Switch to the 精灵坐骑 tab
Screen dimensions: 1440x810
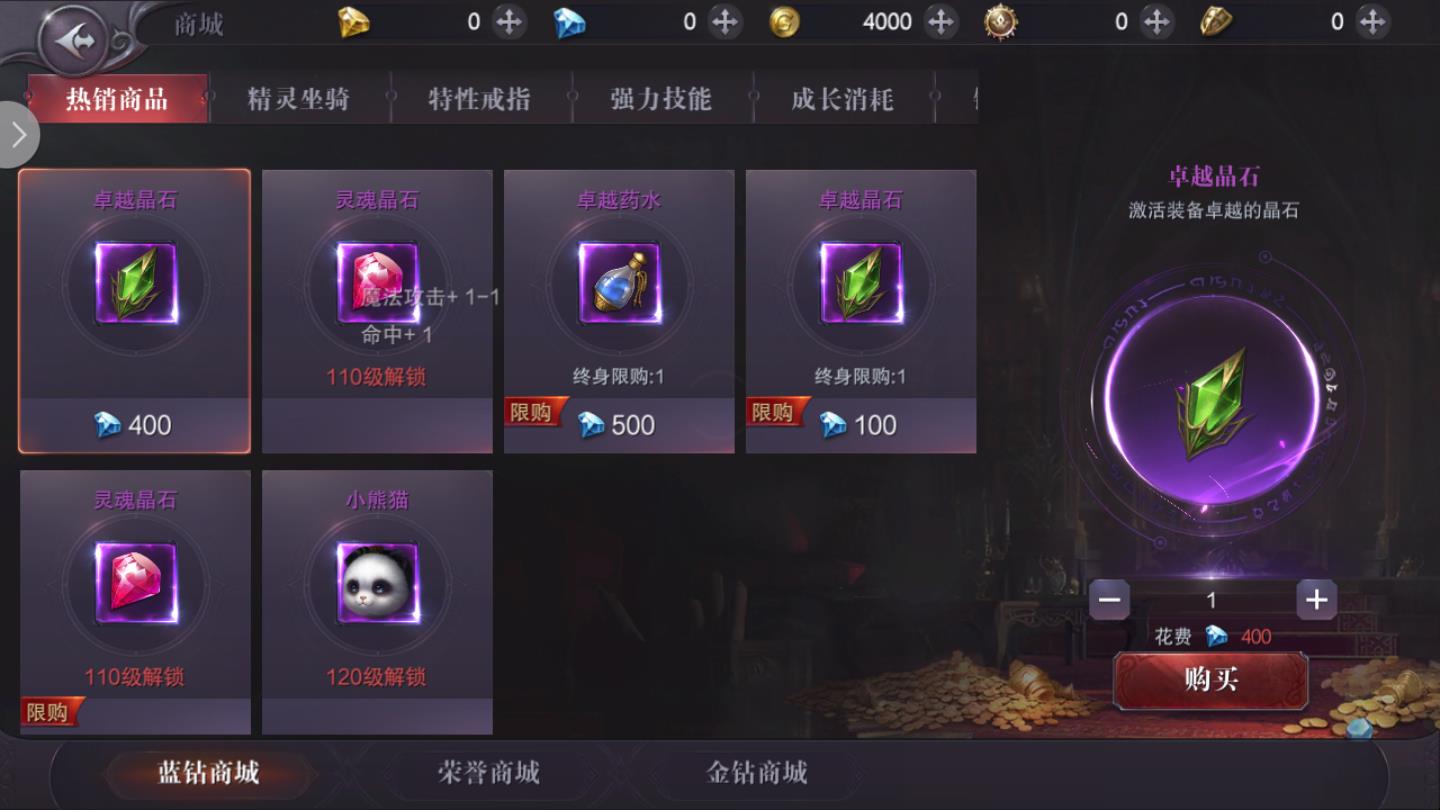click(x=298, y=99)
